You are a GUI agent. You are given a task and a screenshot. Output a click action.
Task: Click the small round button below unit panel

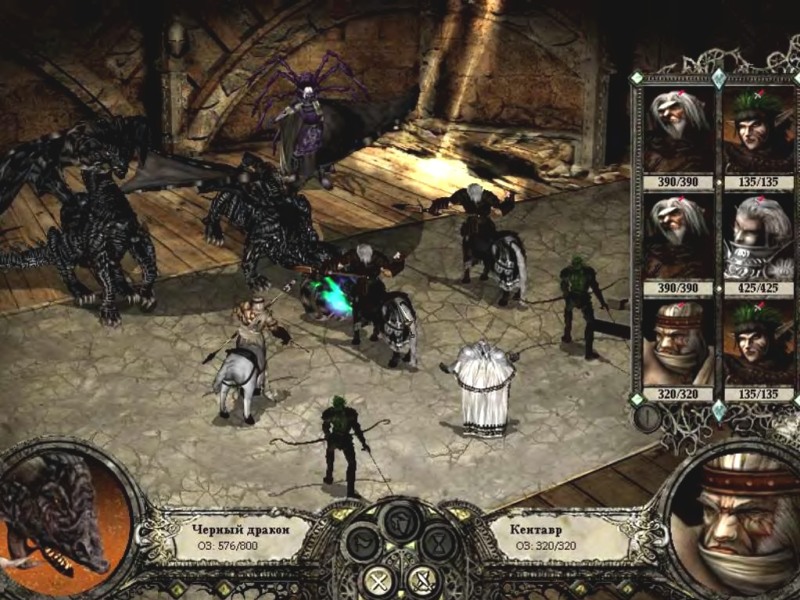(x=647, y=418)
